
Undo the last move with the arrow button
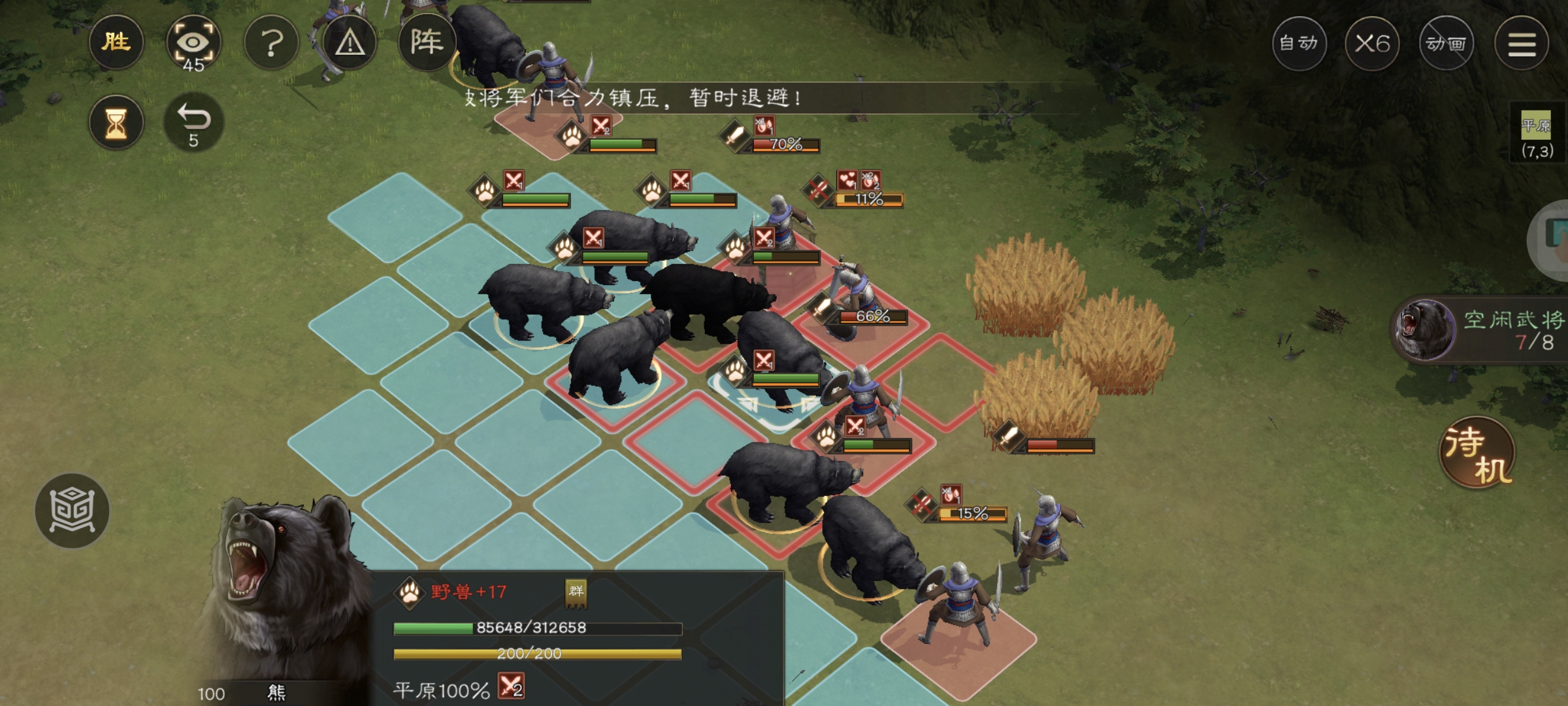[x=193, y=123]
